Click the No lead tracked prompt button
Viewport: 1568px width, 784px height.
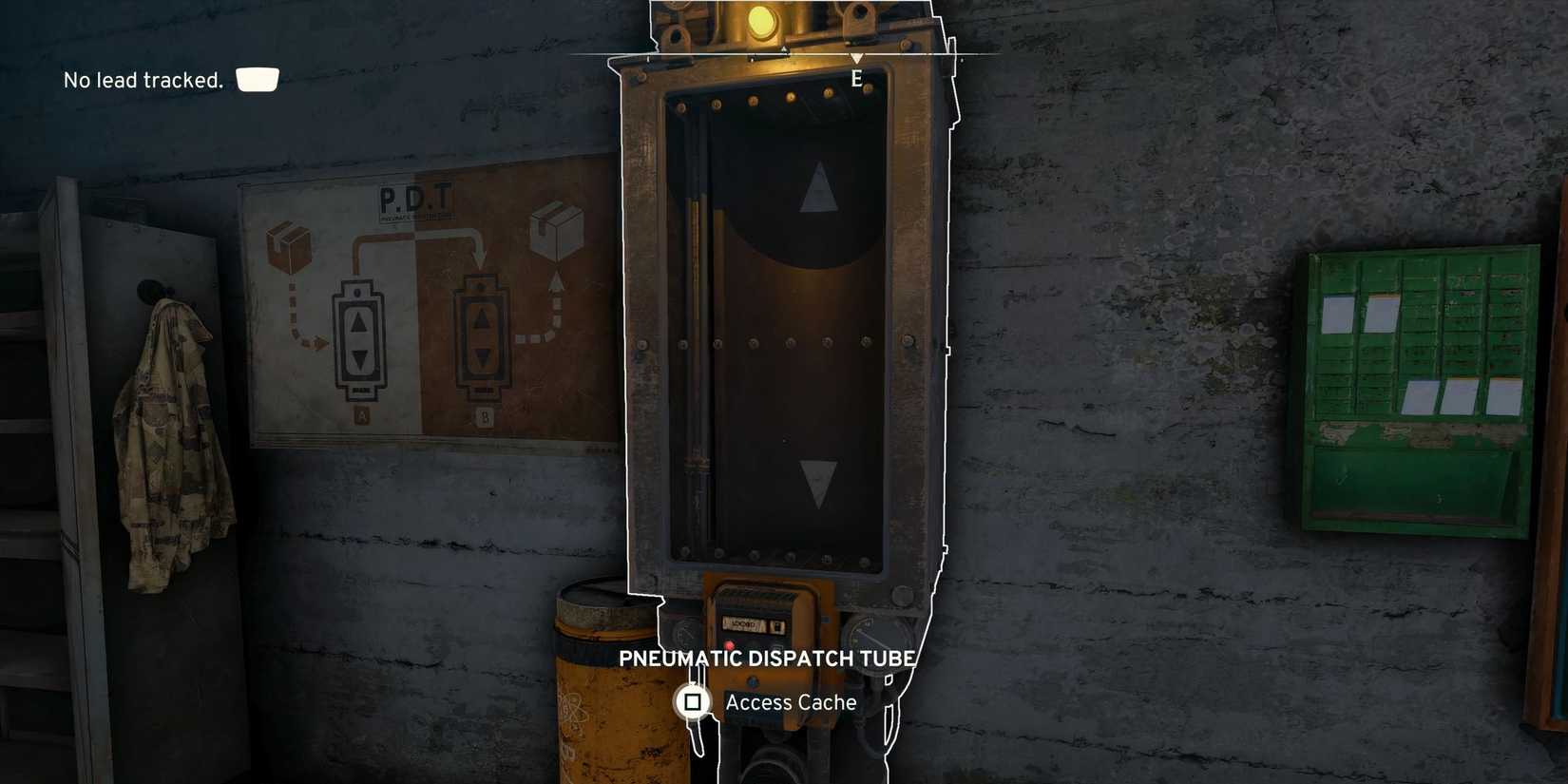click(x=256, y=79)
